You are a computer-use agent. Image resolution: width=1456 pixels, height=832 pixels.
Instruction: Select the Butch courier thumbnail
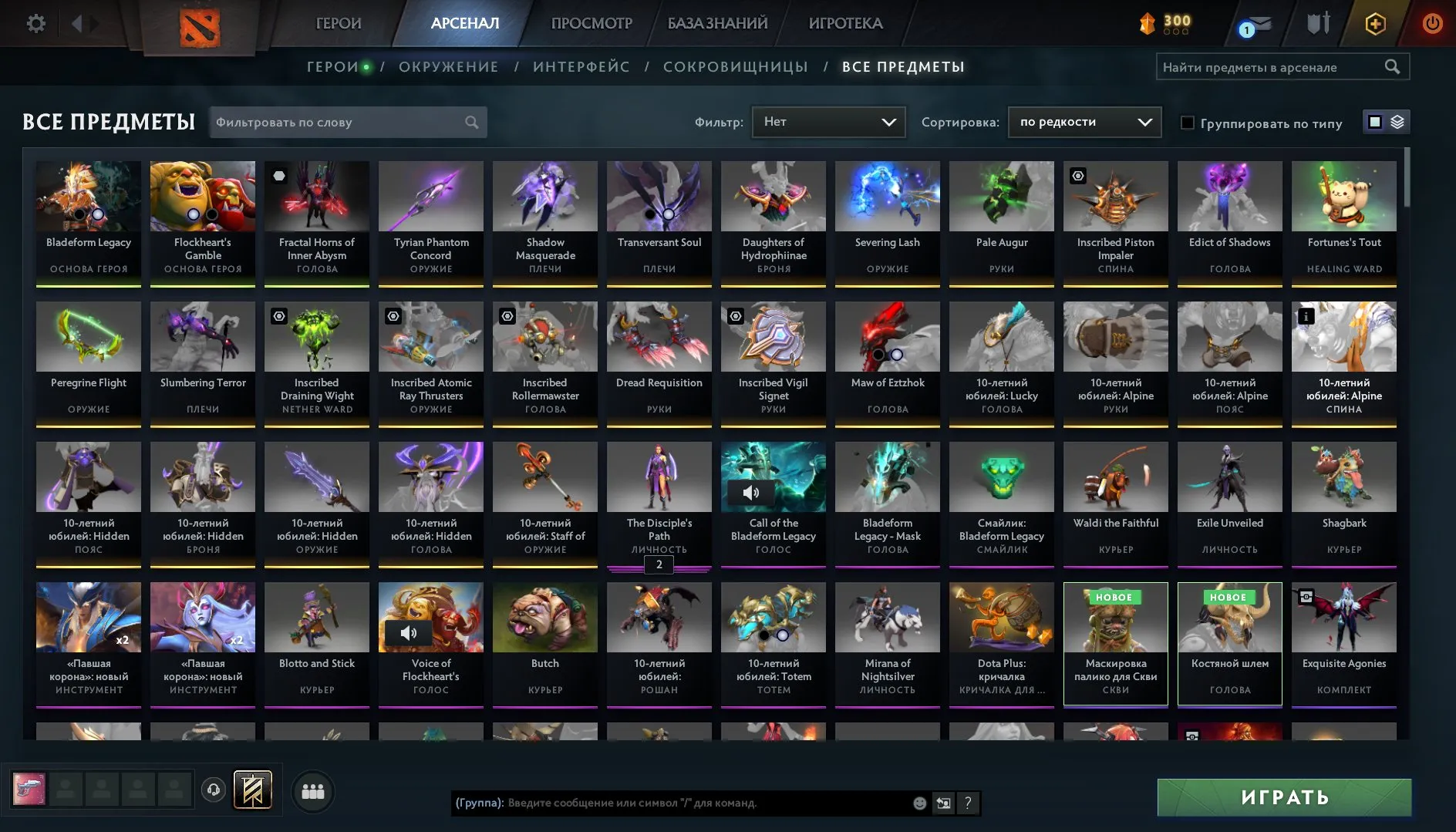pos(544,617)
